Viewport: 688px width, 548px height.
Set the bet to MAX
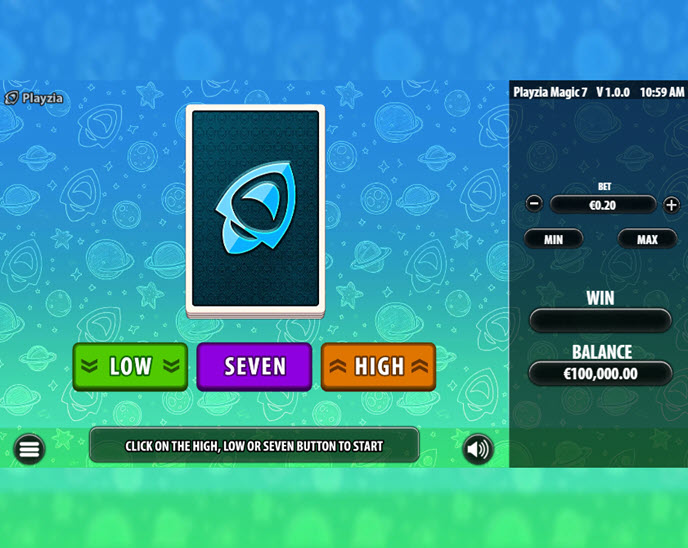tap(647, 239)
